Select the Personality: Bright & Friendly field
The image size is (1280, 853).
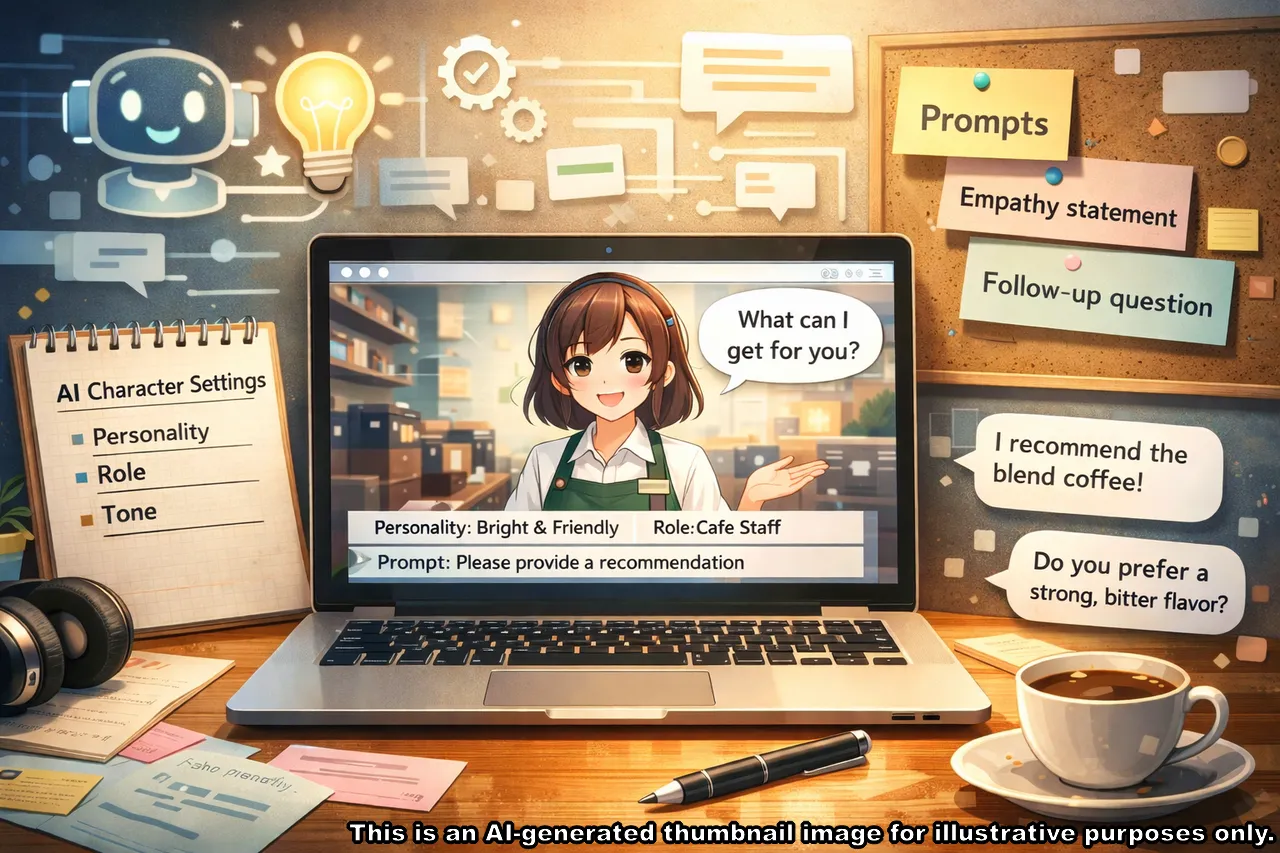pyautogui.click(x=495, y=528)
